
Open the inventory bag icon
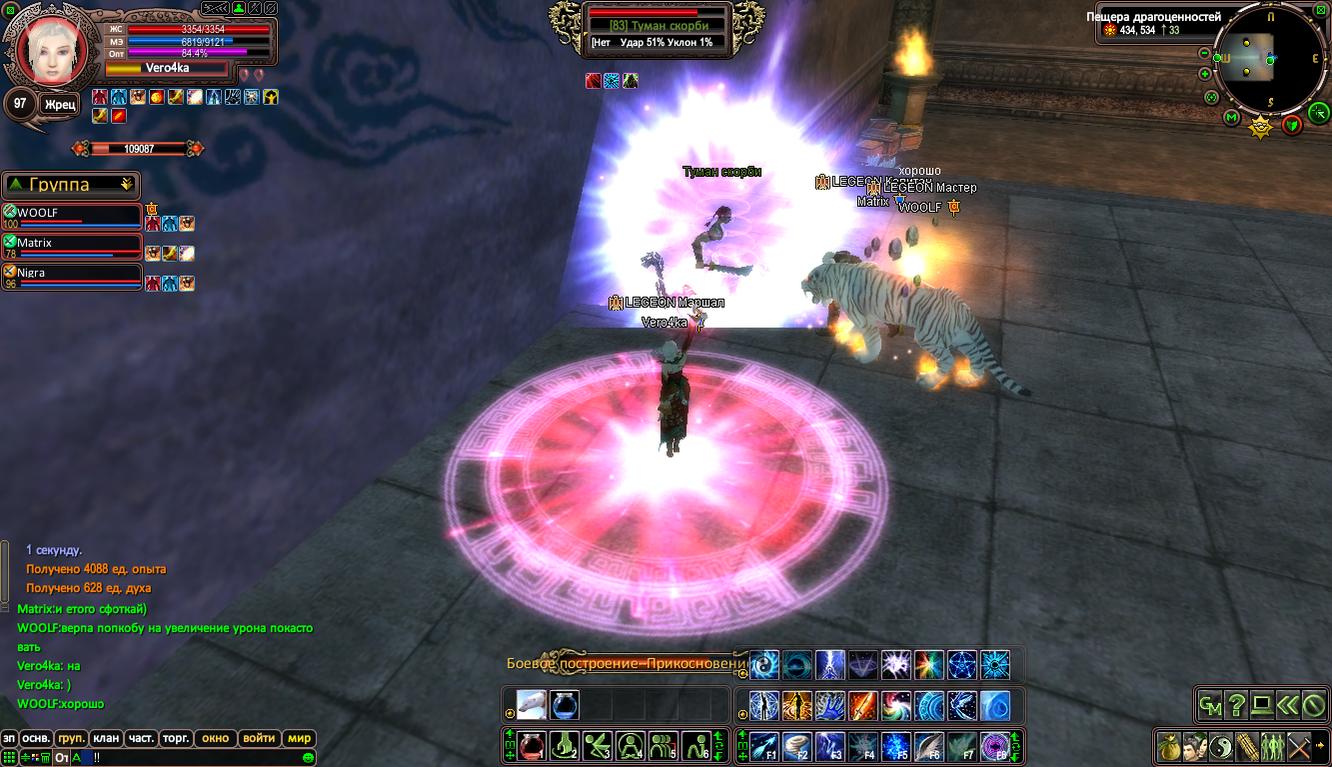click(x=1169, y=746)
